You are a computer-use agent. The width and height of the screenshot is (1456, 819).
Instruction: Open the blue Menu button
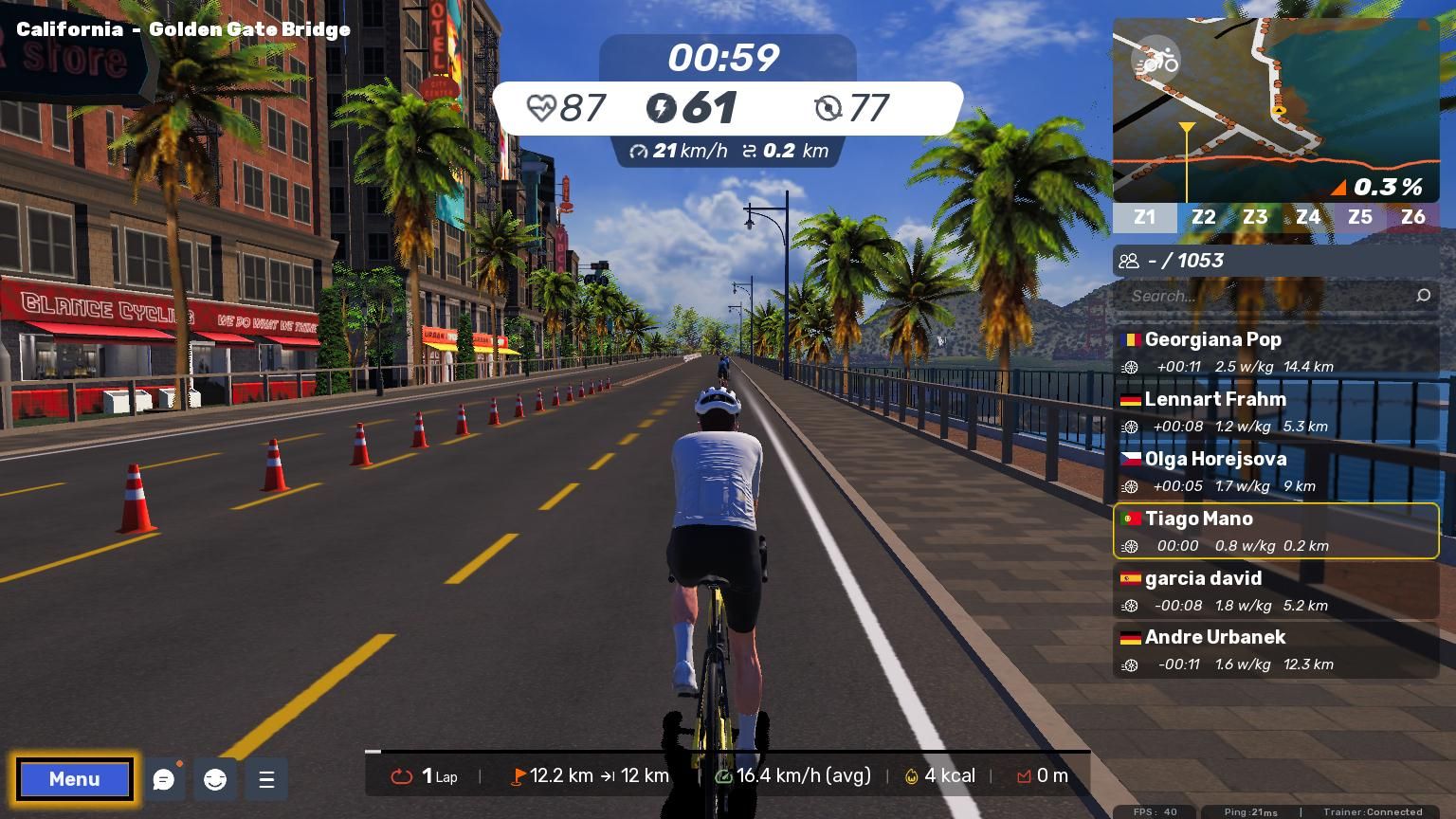(74, 779)
